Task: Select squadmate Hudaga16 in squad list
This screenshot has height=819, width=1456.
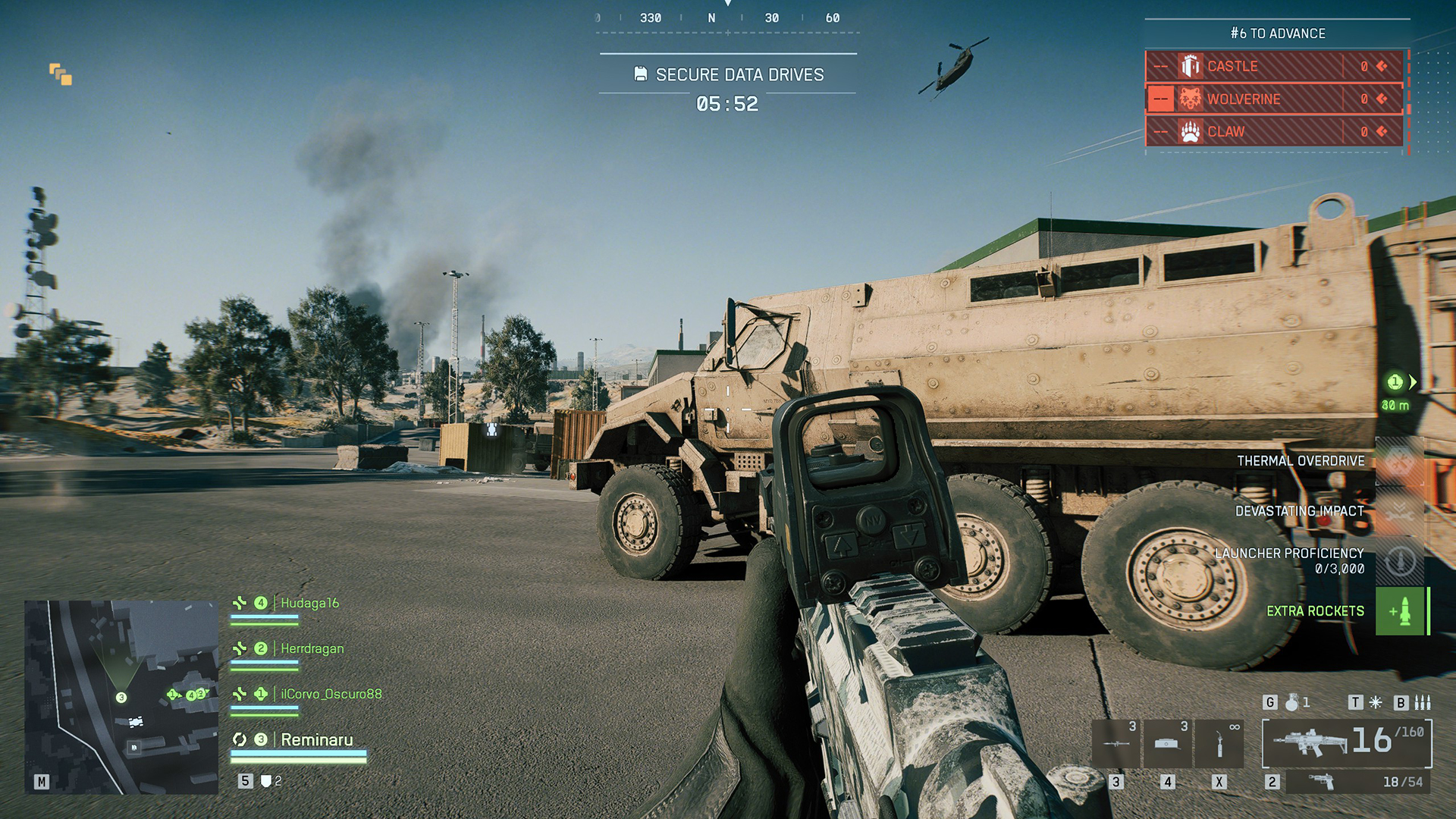Action: (309, 603)
